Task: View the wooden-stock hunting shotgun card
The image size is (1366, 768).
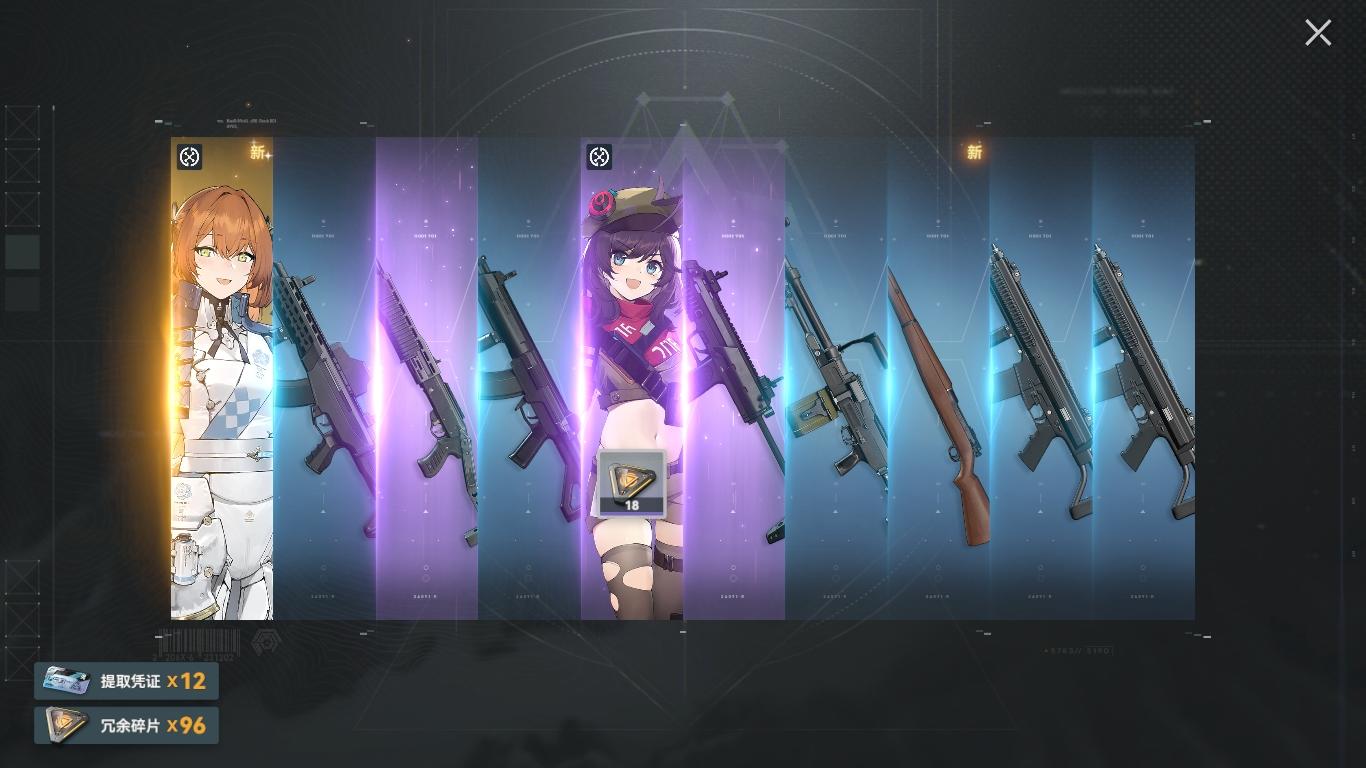Action: (940, 400)
